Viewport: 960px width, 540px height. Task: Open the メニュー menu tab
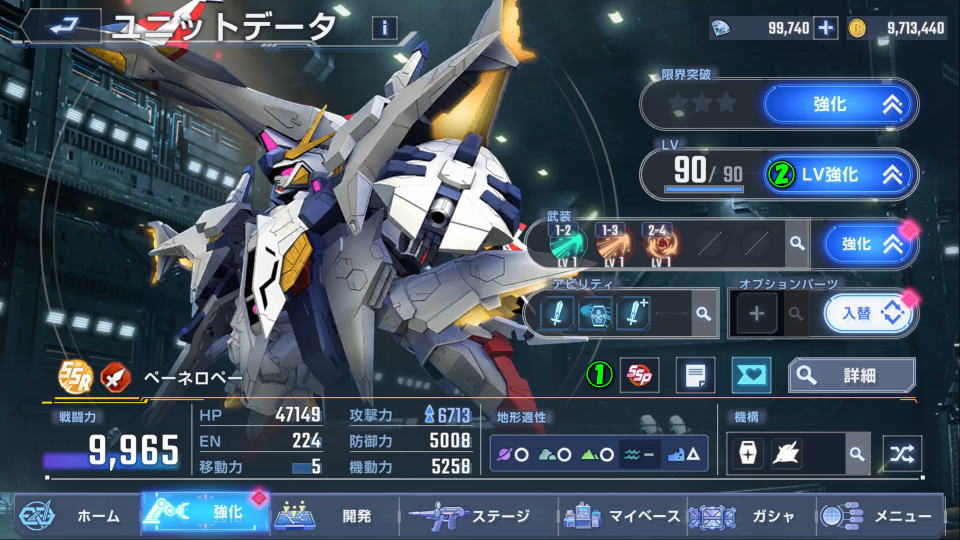tap(879, 516)
